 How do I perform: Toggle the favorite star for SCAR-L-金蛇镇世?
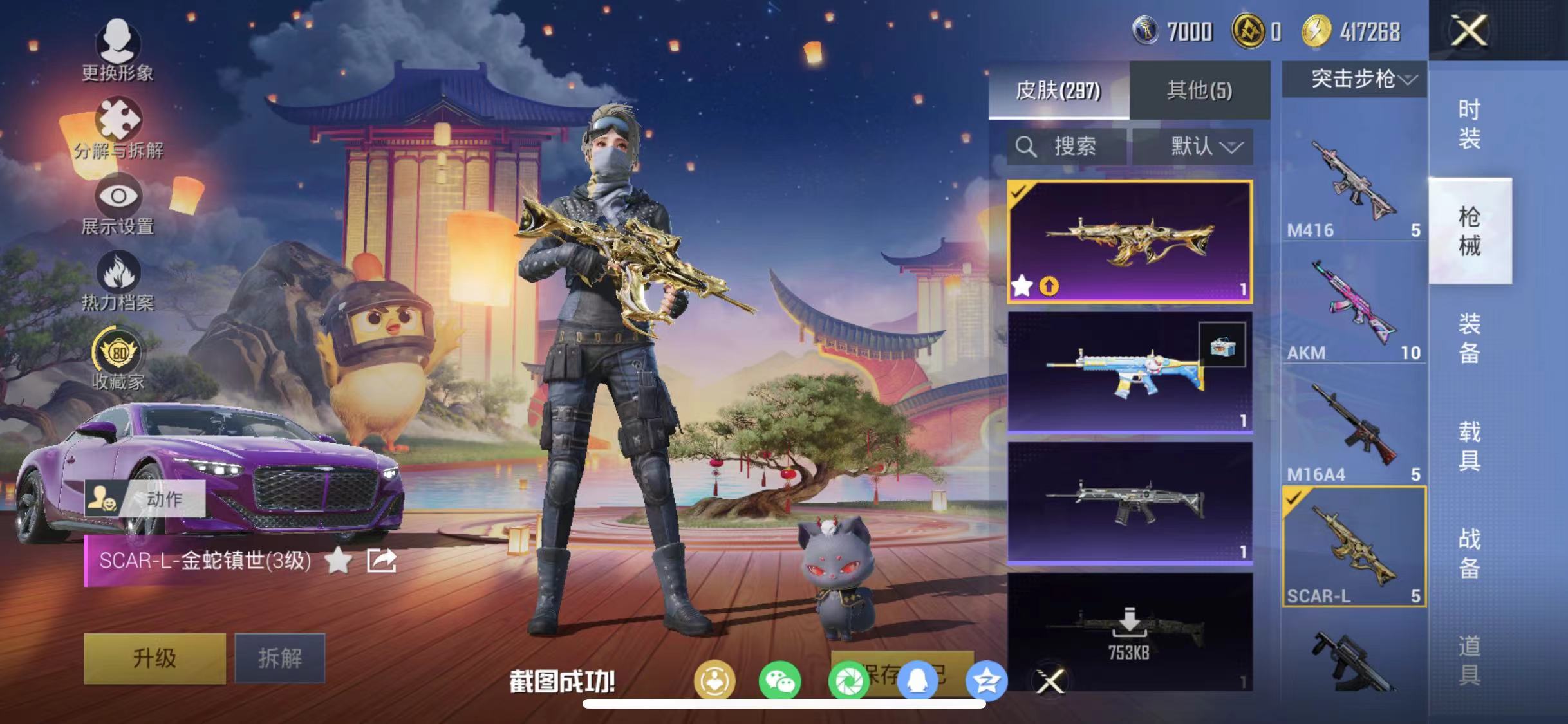click(x=342, y=561)
